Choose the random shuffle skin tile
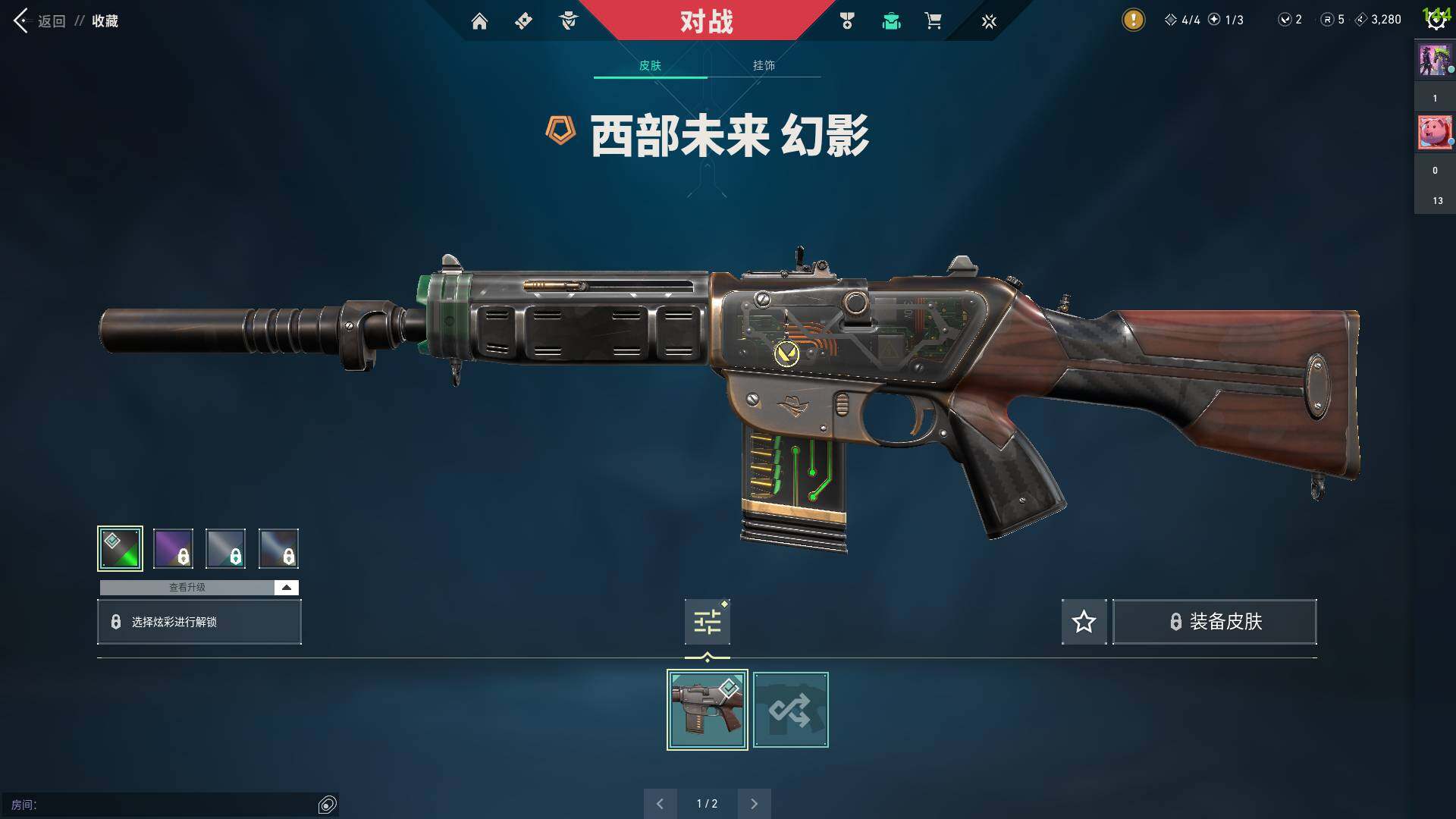Image resolution: width=1456 pixels, height=819 pixels. (790, 710)
